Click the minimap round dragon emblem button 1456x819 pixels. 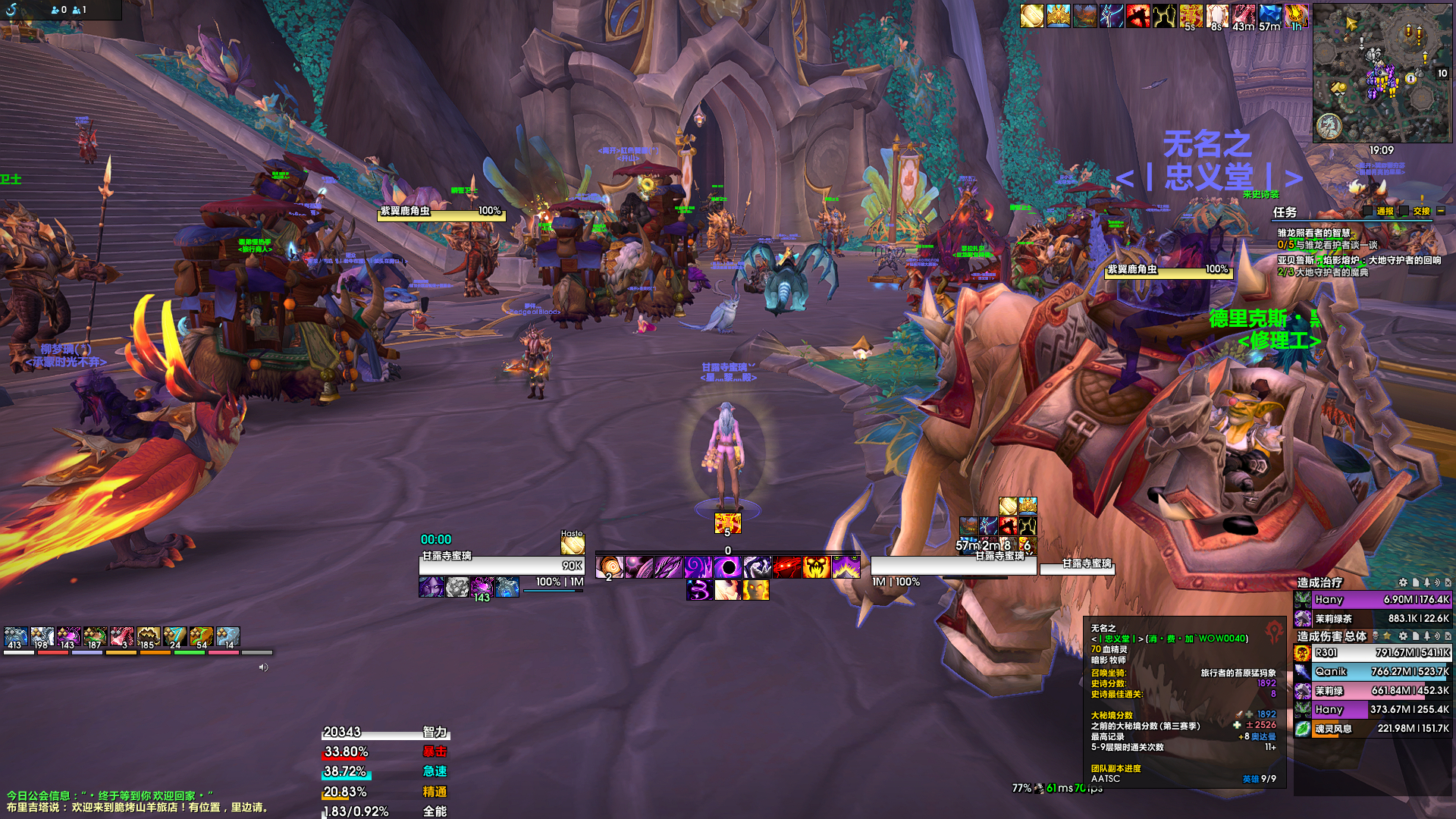click(1329, 126)
